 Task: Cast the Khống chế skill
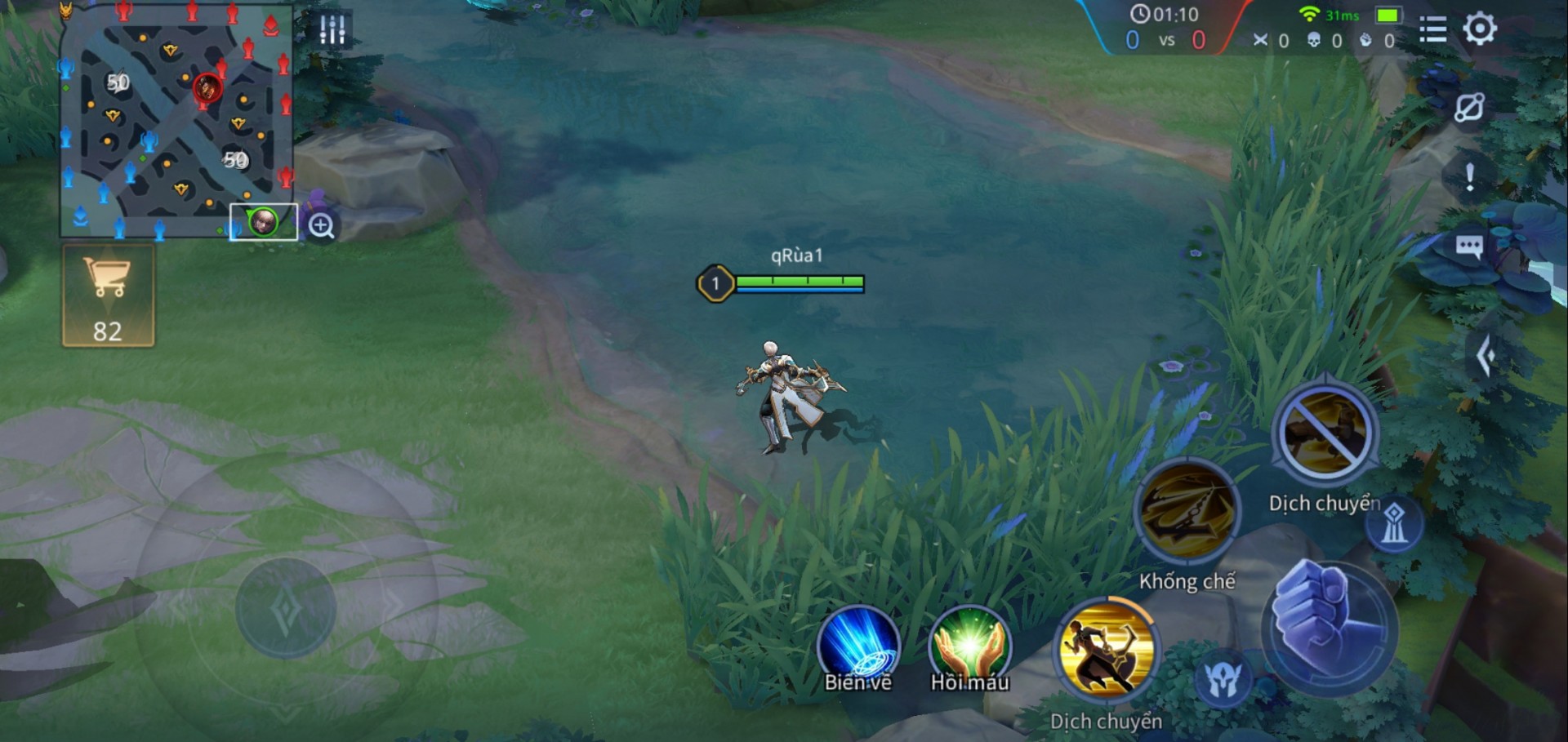[1187, 511]
